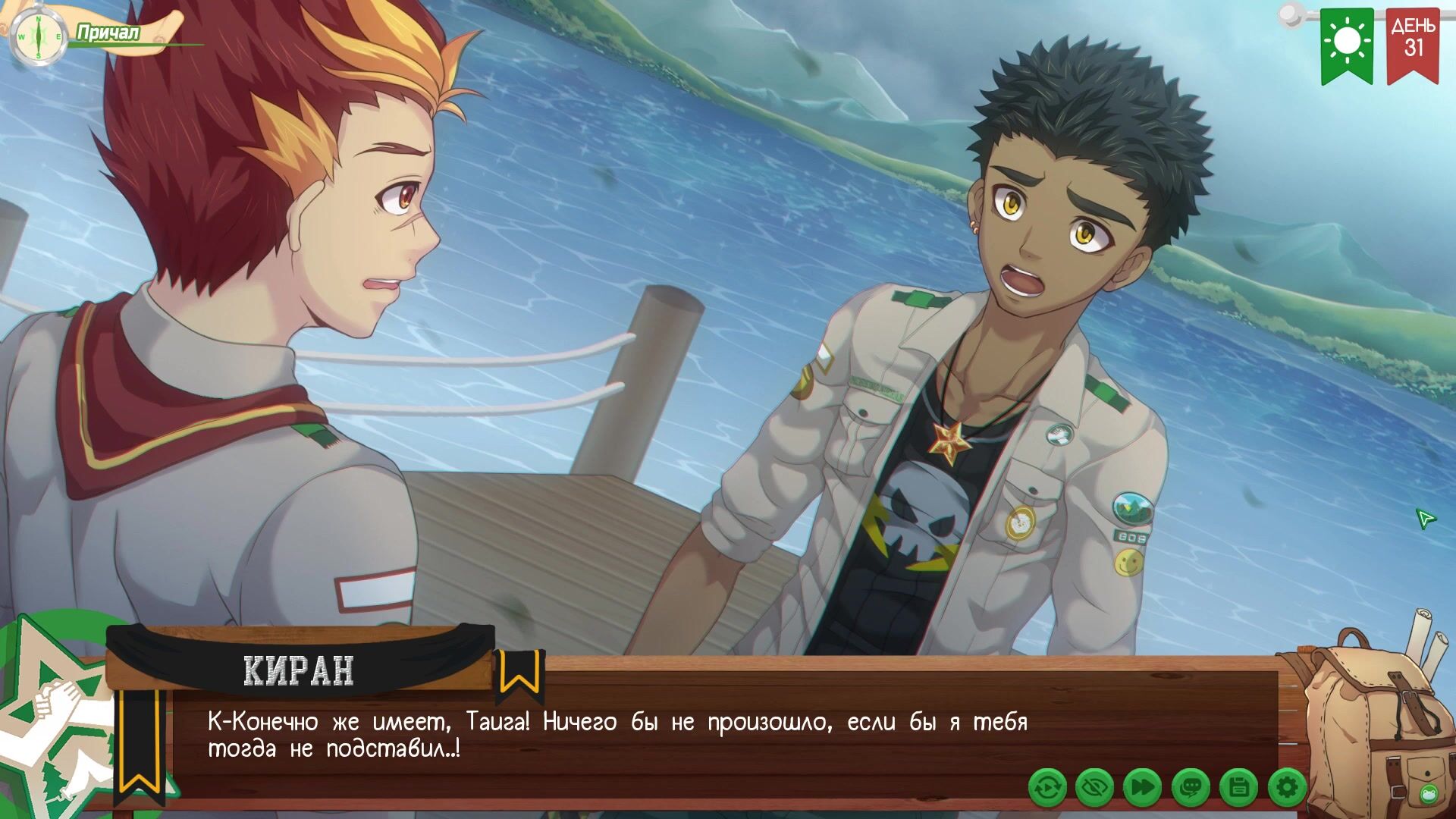Open the save menu with the floppy disk
The width and height of the screenshot is (1456, 819).
[x=1239, y=788]
